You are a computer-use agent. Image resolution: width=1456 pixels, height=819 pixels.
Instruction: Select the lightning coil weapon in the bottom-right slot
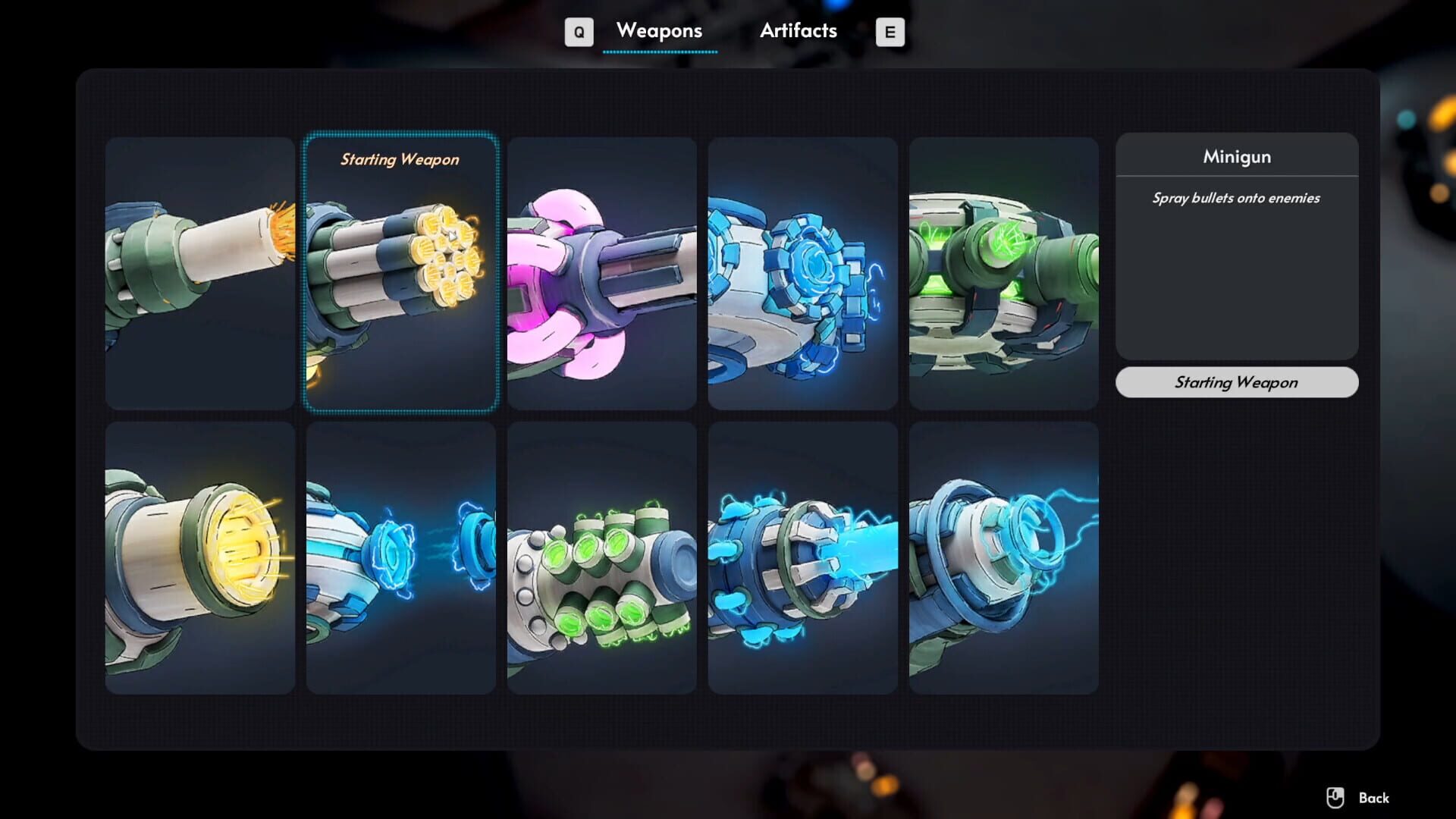coord(1004,557)
